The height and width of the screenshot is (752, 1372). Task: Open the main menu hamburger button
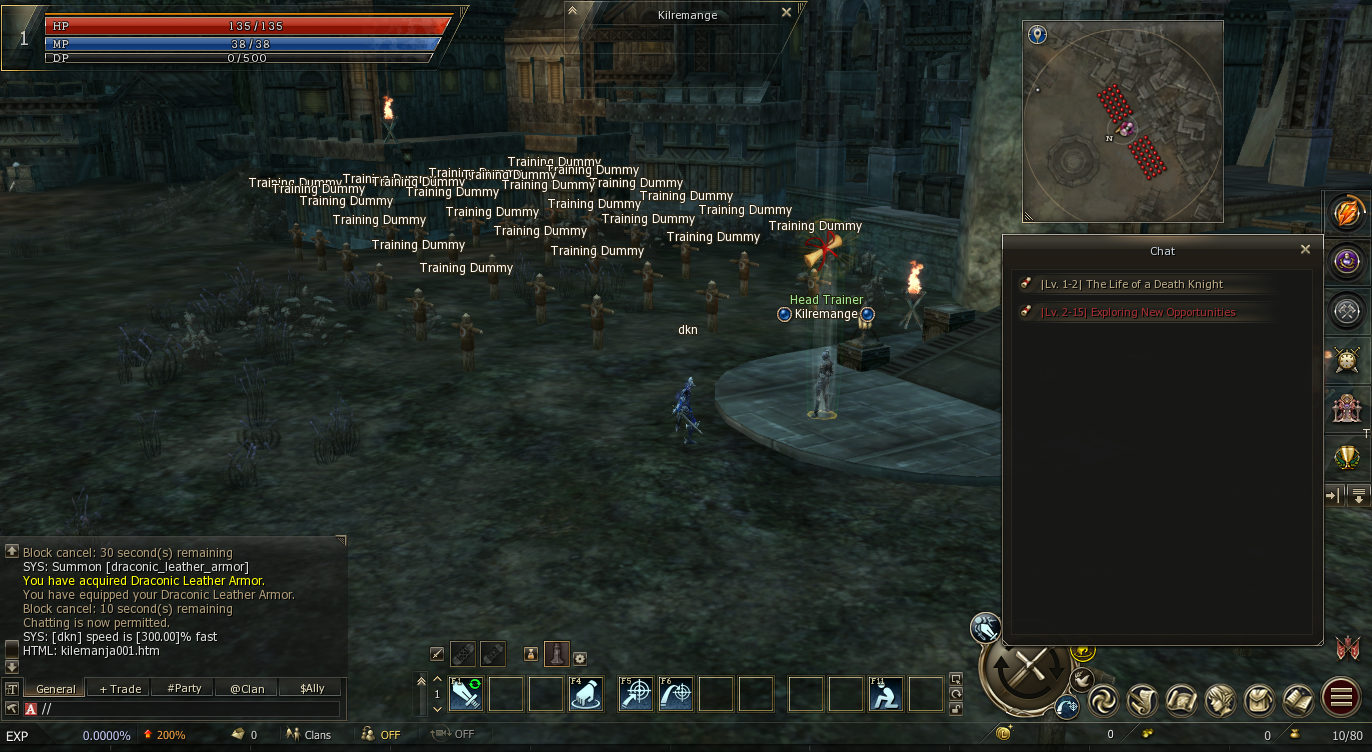point(1340,698)
